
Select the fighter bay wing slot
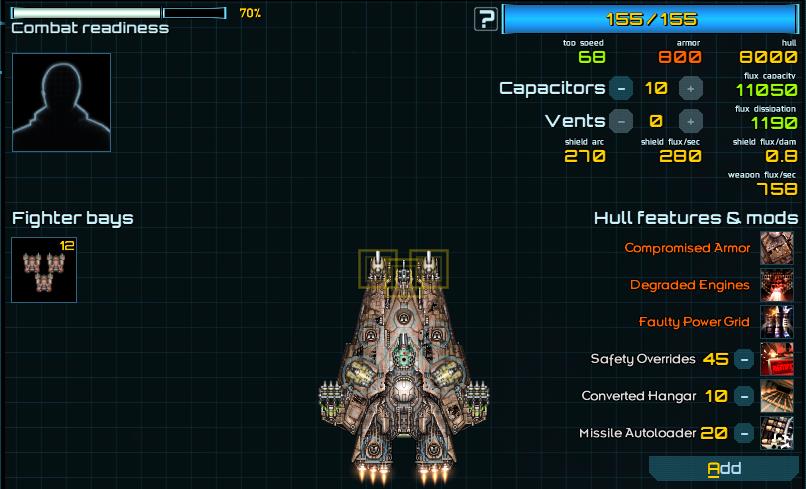(x=44, y=269)
